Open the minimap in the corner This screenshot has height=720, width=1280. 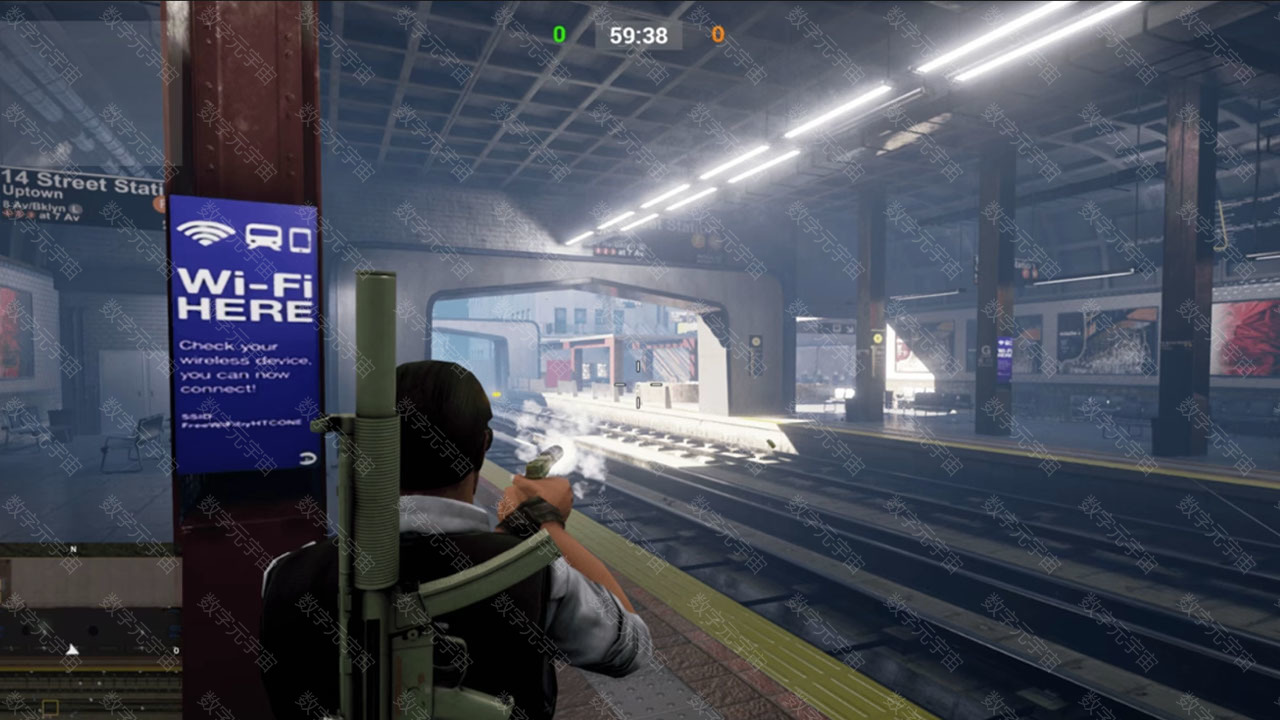tap(90, 632)
